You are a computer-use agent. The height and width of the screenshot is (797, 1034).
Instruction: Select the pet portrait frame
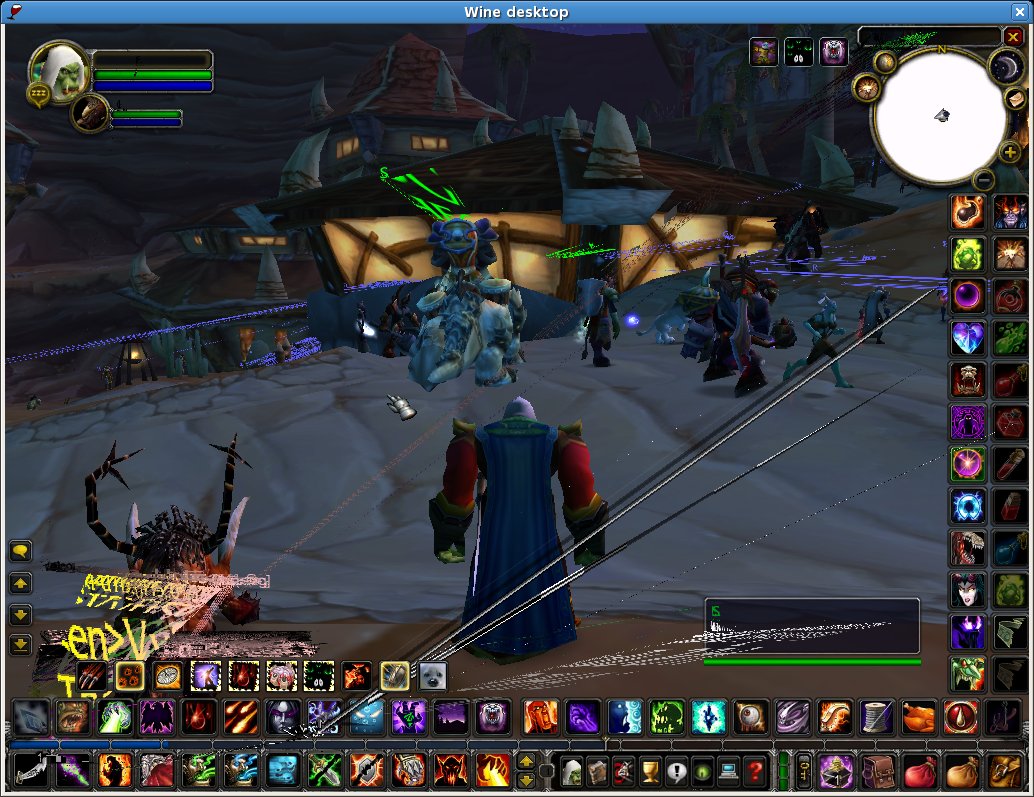coord(89,113)
